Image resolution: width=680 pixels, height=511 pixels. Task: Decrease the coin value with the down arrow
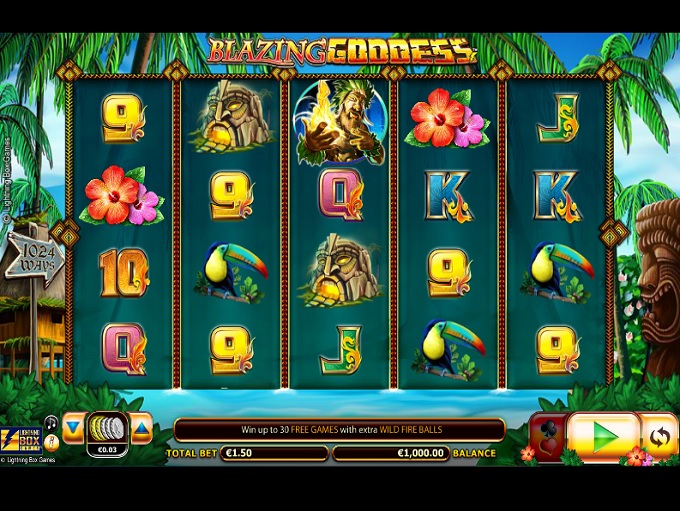pyautogui.click(x=73, y=428)
